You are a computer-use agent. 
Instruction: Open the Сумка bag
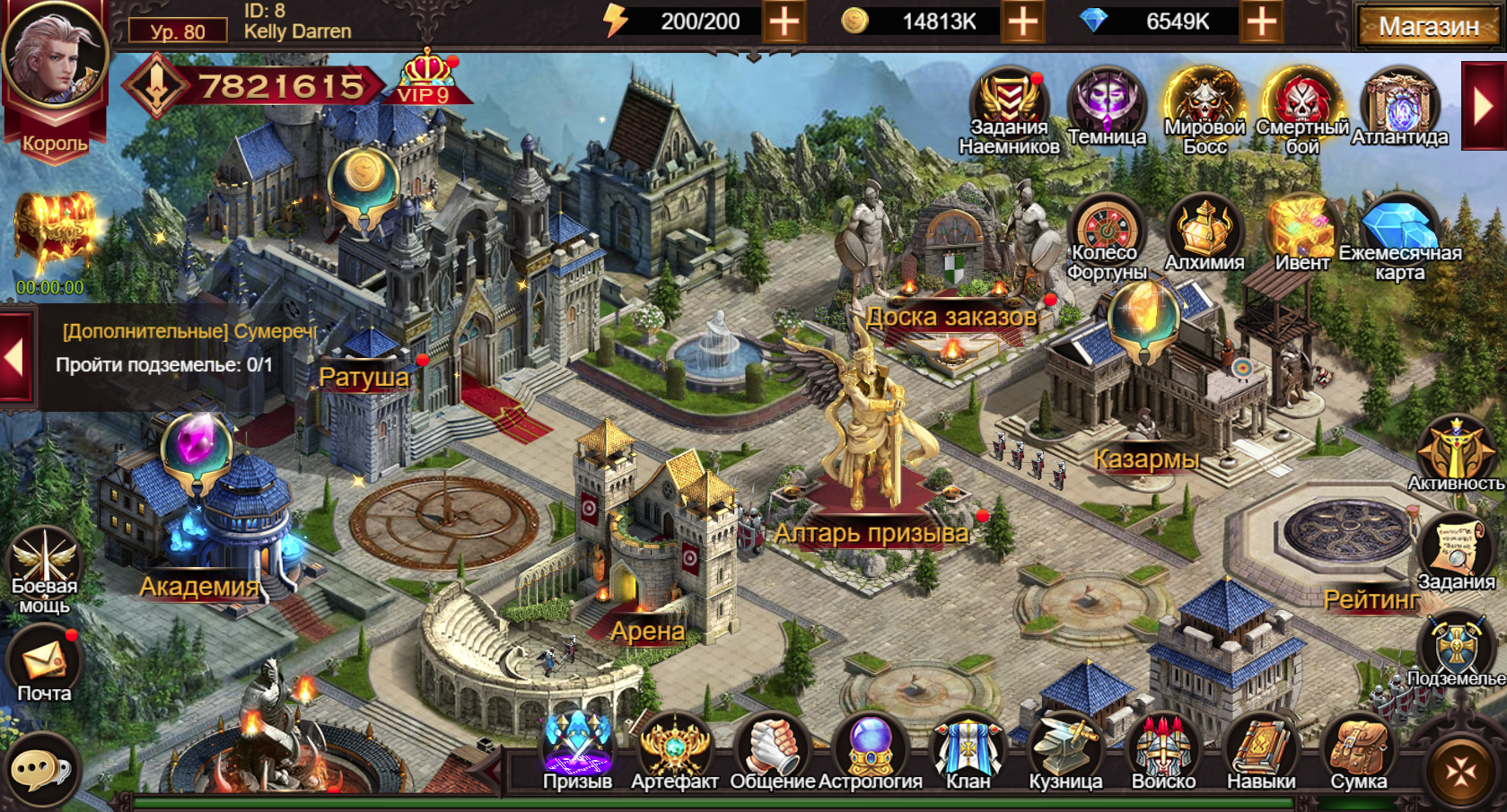(1358, 750)
